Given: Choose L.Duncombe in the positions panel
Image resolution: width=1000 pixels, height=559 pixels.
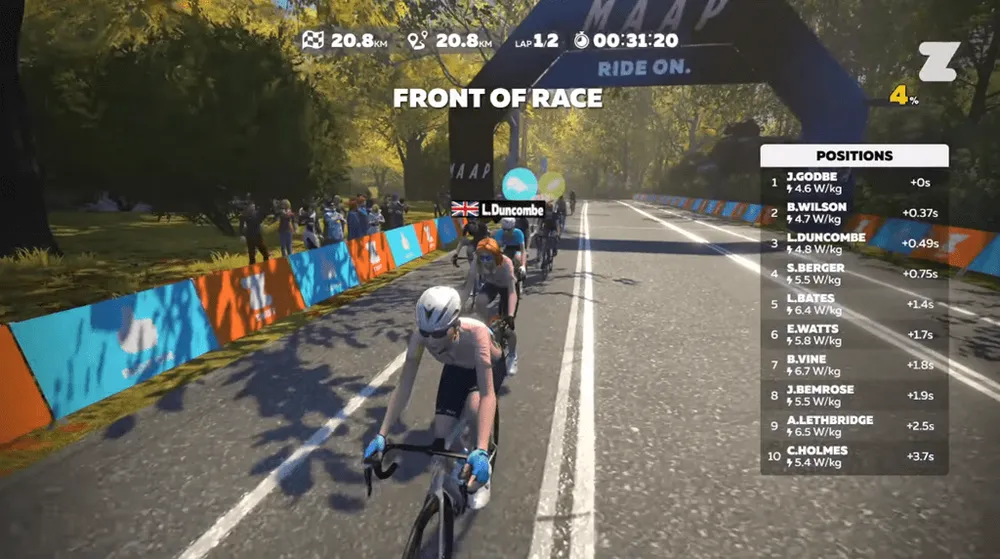Looking at the screenshot, I should [x=854, y=243].
